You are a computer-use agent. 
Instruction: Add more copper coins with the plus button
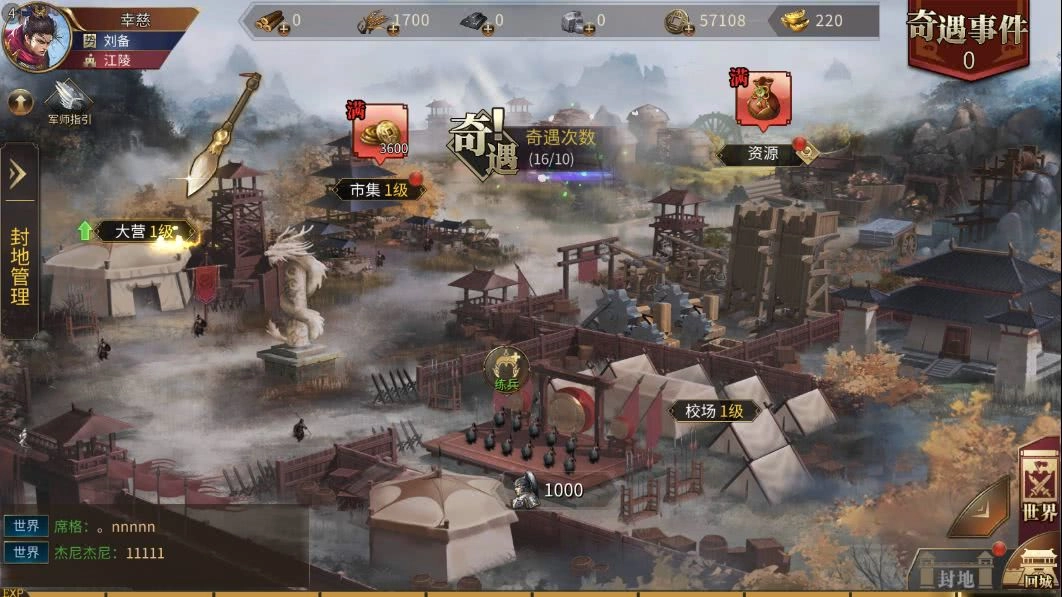click(x=687, y=28)
